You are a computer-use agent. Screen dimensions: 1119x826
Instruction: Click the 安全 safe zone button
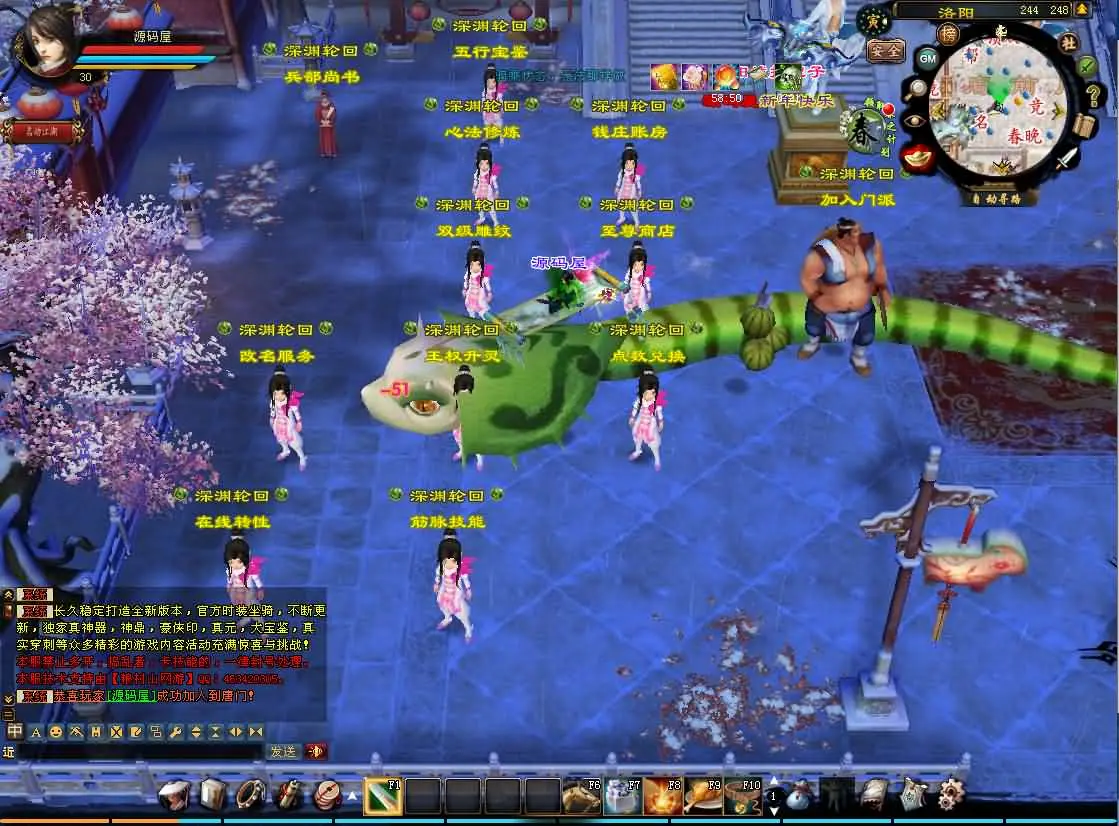884,50
